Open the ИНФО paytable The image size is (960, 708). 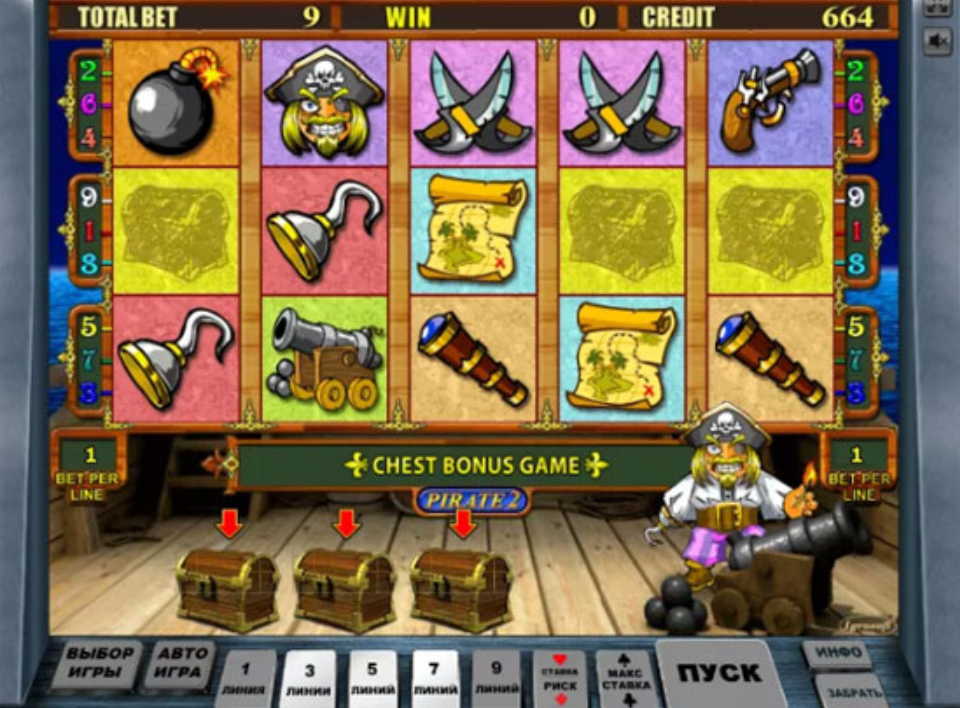[836, 654]
